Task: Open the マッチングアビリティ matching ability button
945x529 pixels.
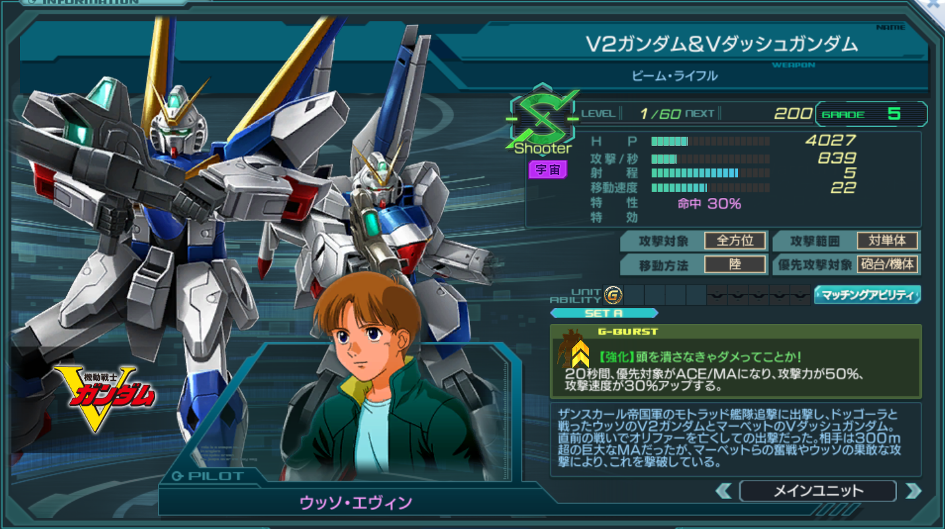Action: 866,294
